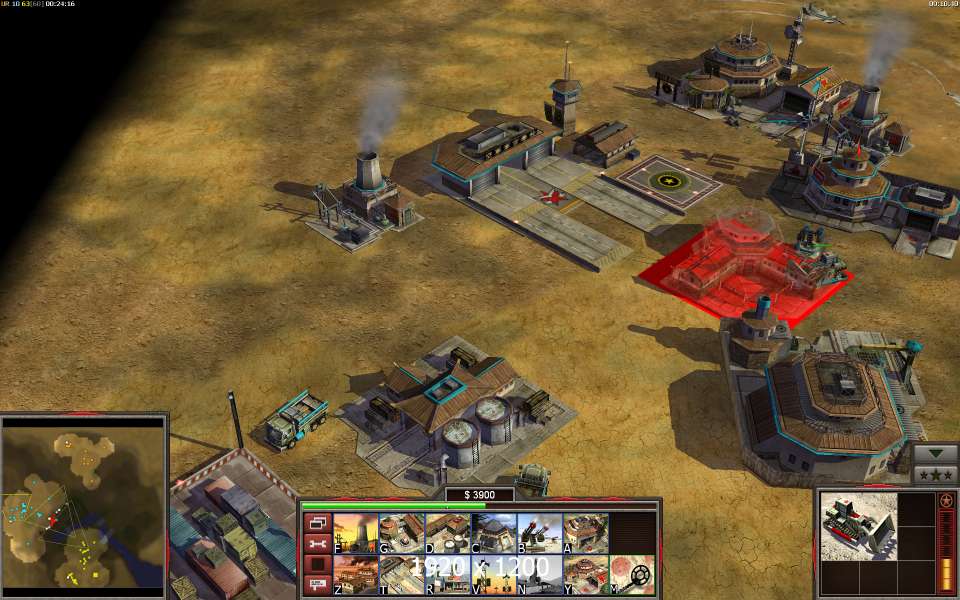960x600 pixels.
Task: Choose the build icon labeled Z
Action: pyautogui.click(x=355, y=575)
